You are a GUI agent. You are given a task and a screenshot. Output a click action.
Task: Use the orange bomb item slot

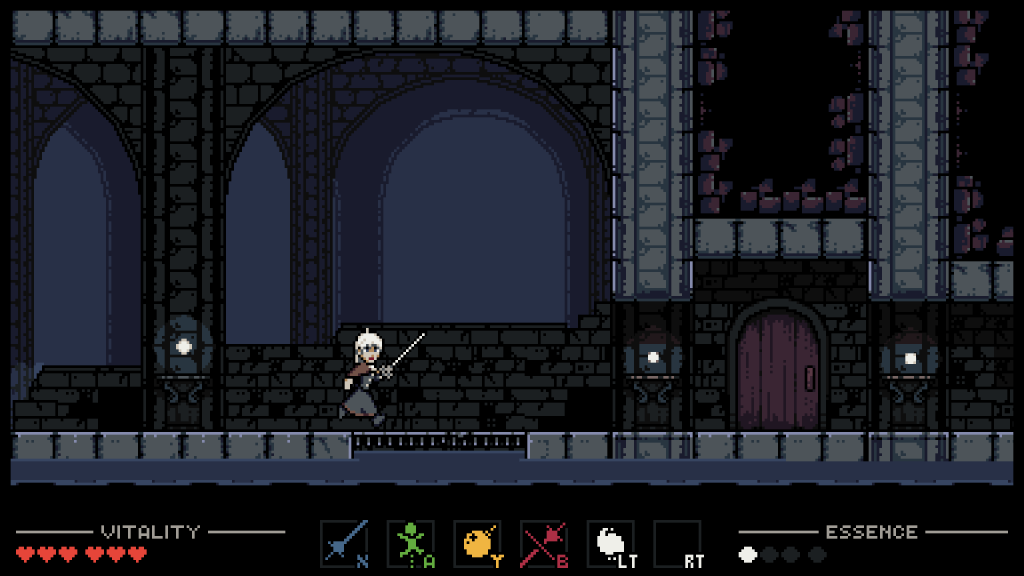coord(477,544)
